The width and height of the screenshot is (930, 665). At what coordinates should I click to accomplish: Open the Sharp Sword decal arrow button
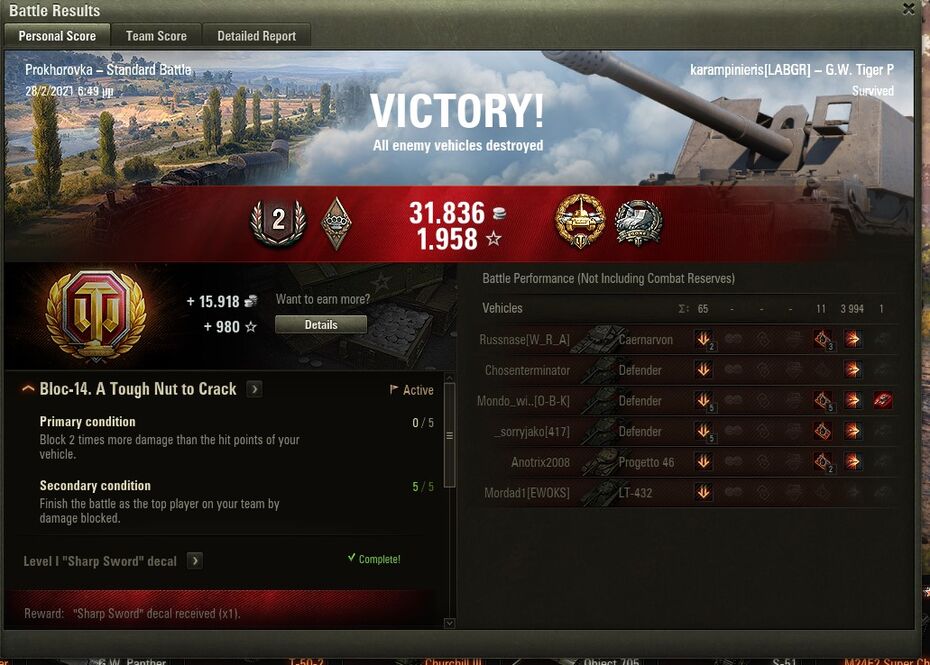(x=195, y=561)
